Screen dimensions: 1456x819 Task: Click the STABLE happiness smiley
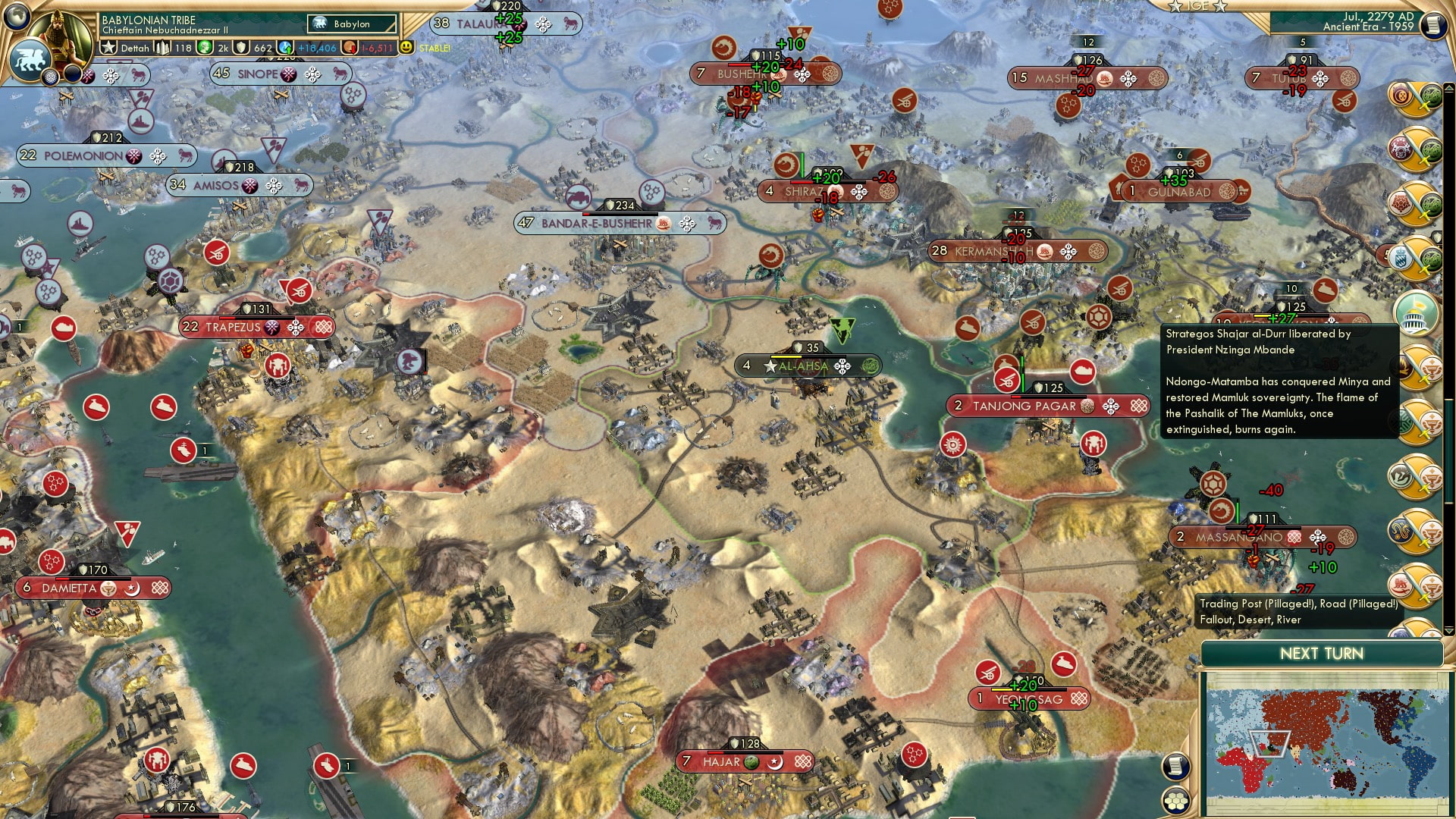click(406, 46)
